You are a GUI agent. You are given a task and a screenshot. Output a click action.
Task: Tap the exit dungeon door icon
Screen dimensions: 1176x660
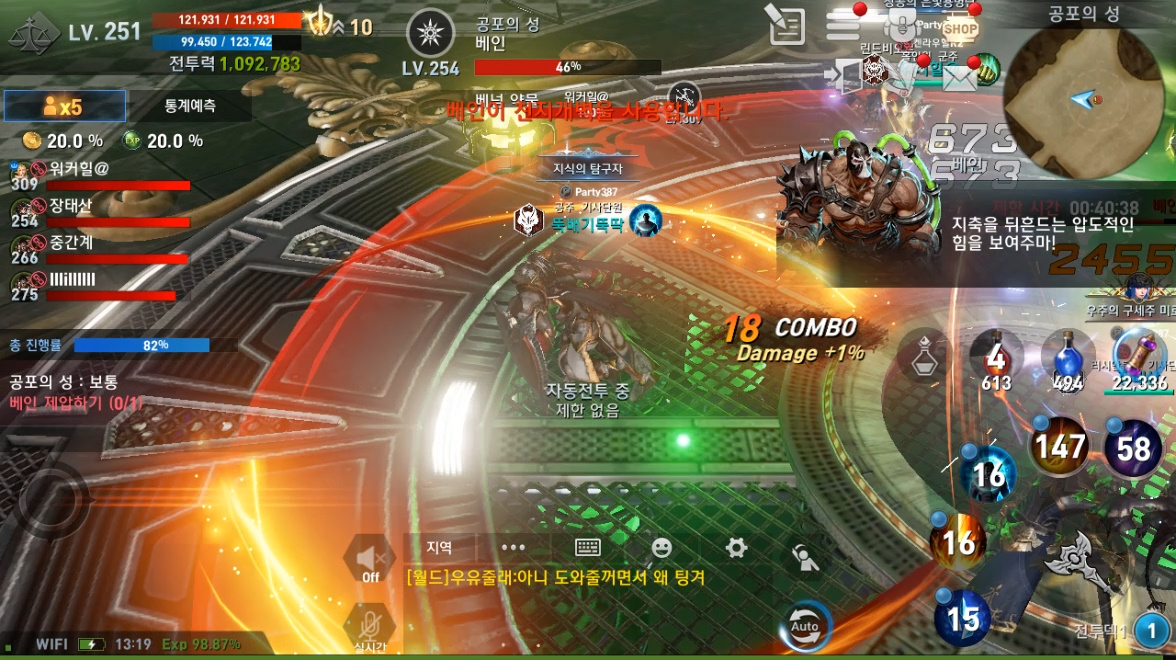coord(845,75)
